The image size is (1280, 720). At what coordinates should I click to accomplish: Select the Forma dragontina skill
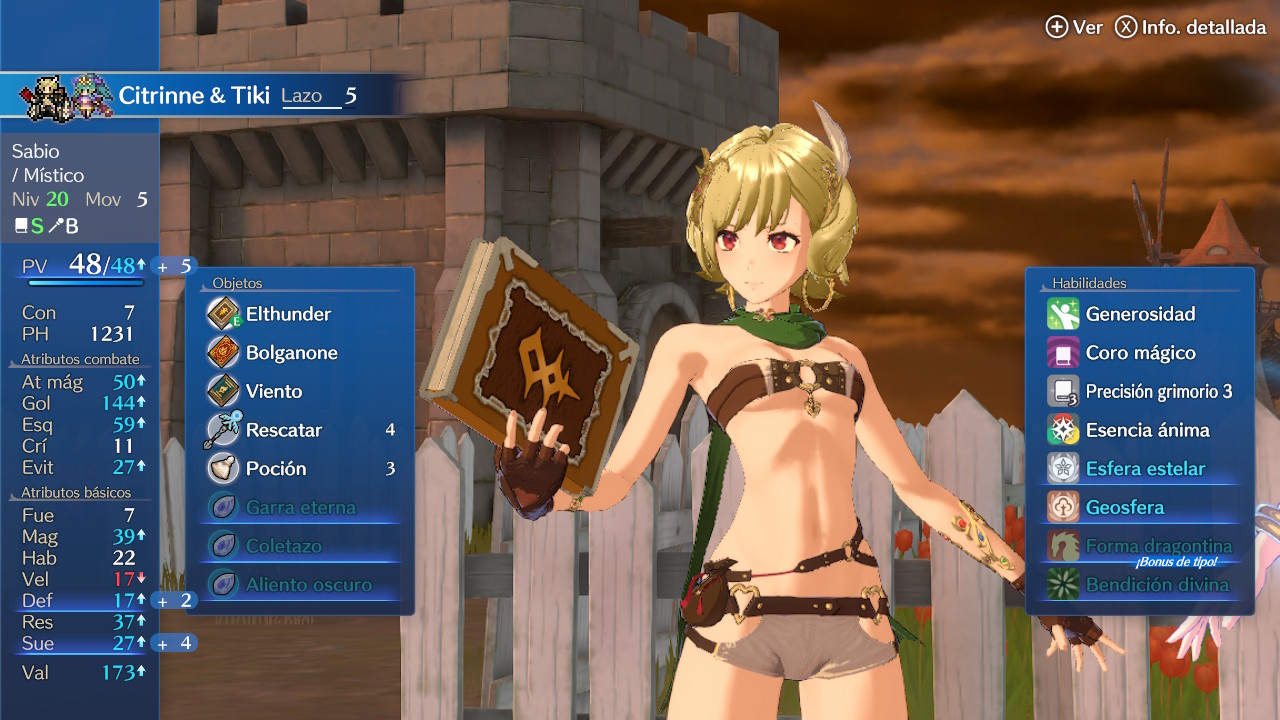(1158, 546)
